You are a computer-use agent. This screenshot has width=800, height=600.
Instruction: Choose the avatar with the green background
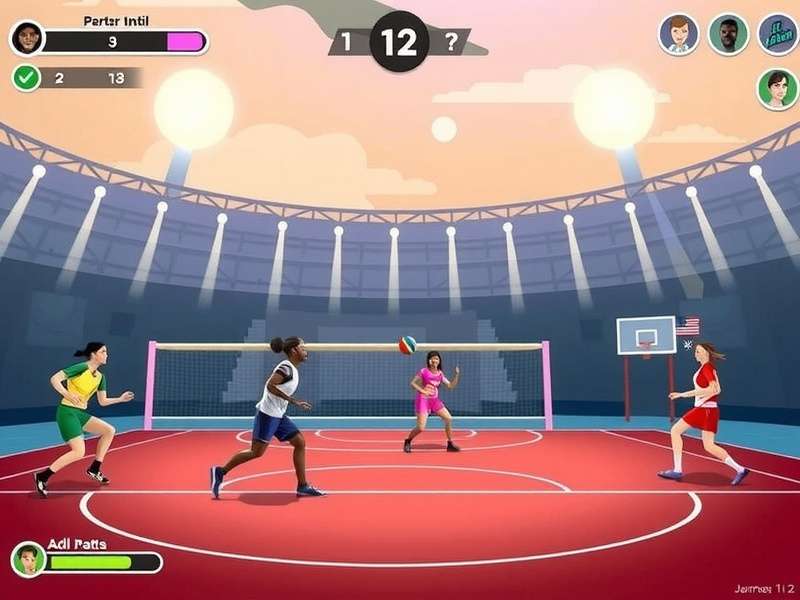click(x=777, y=88)
